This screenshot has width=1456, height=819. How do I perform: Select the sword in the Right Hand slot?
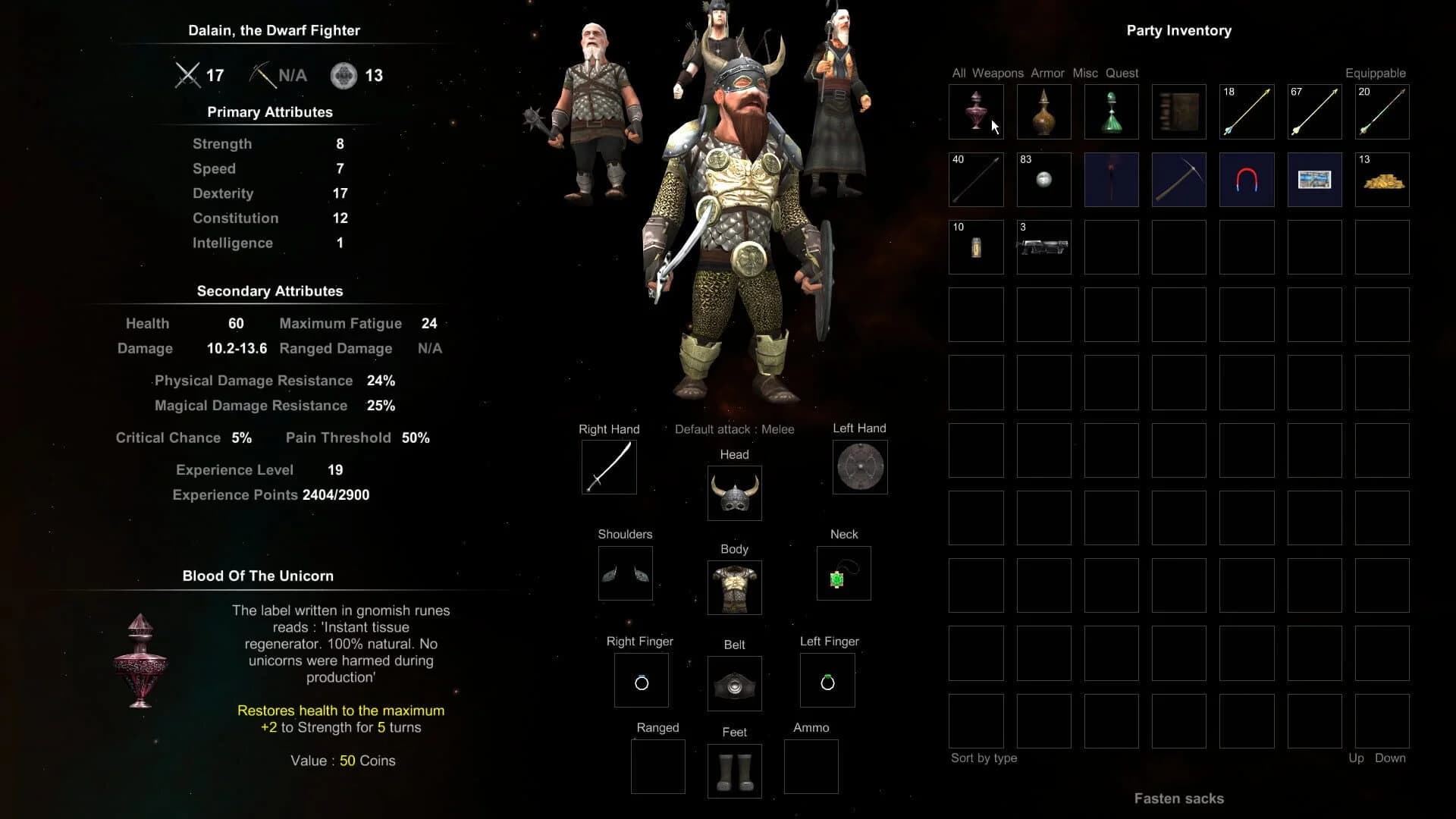(609, 466)
